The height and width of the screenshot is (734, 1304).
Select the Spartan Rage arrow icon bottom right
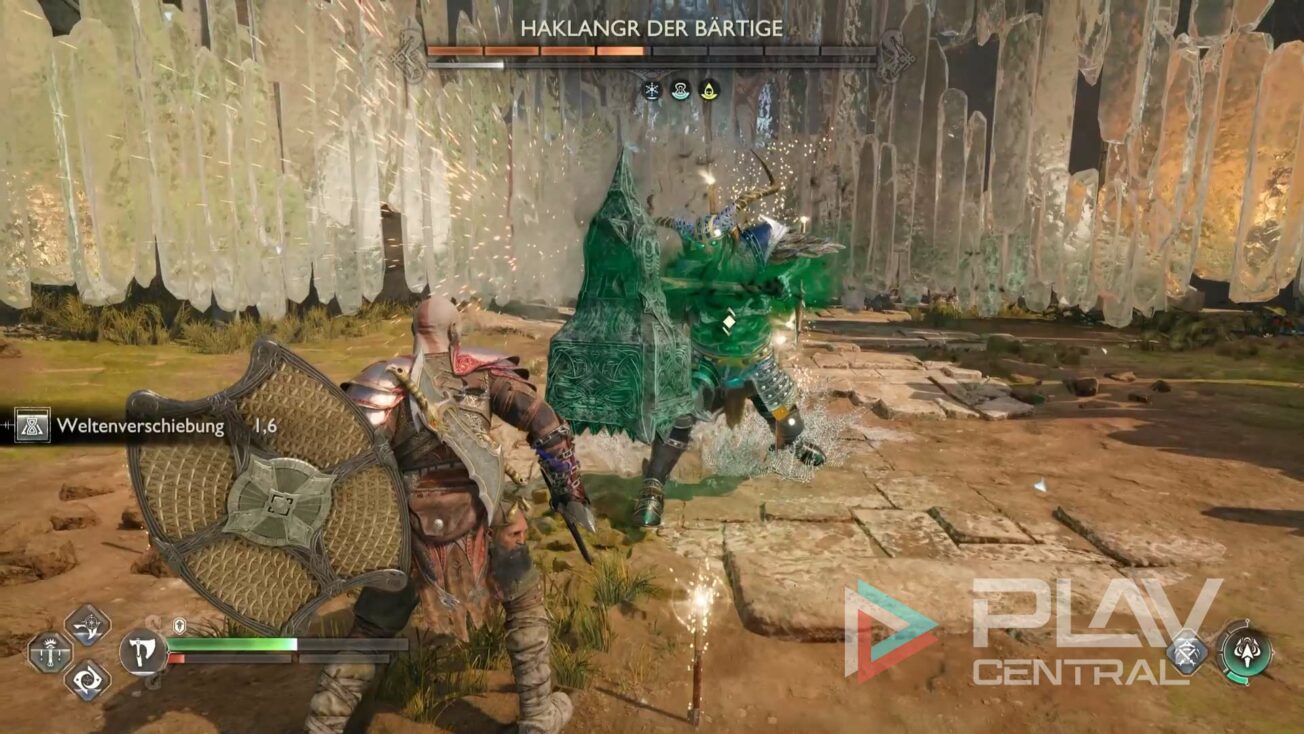pyautogui.click(x=1245, y=652)
